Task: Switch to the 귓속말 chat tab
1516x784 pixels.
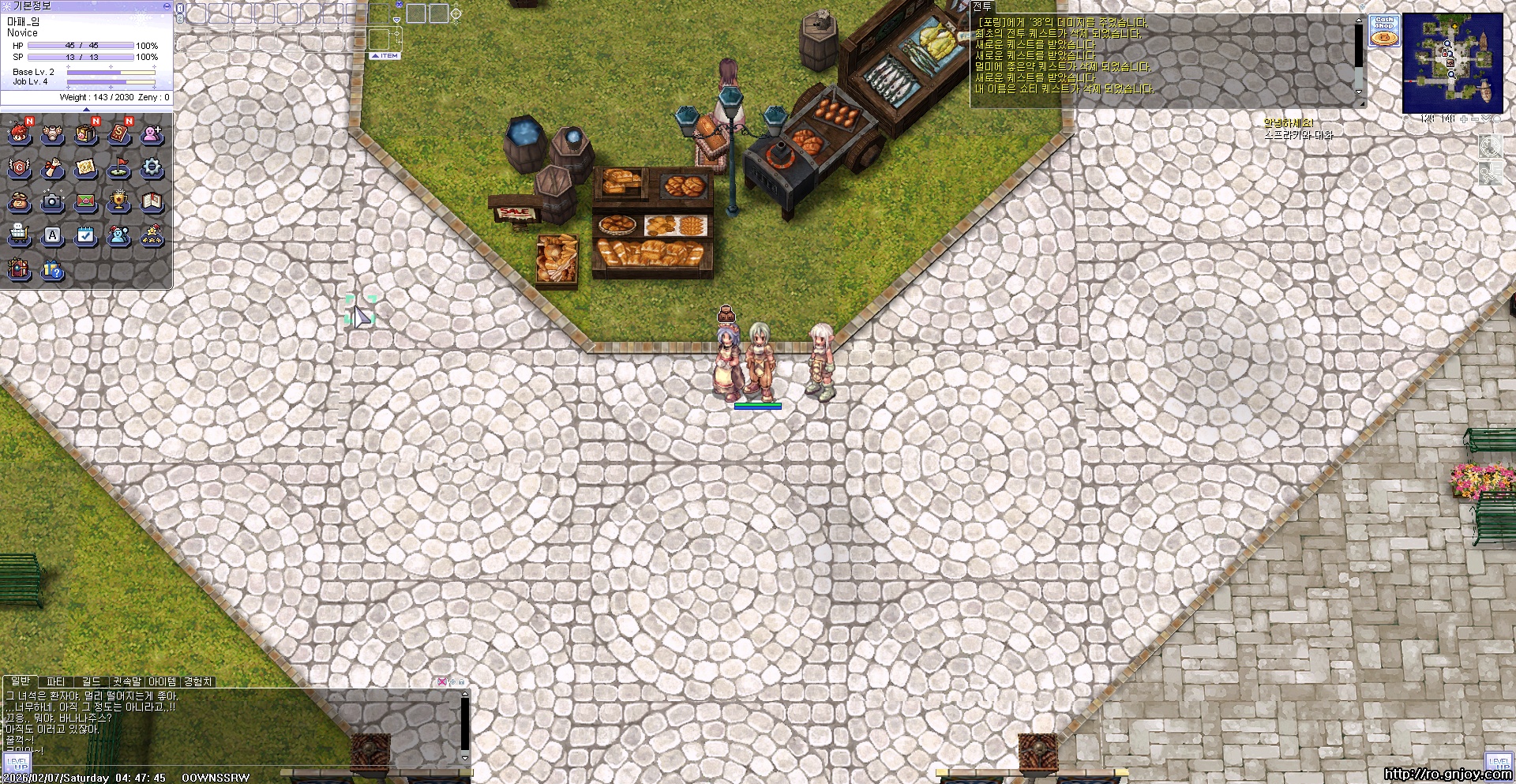Action: click(x=126, y=681)
